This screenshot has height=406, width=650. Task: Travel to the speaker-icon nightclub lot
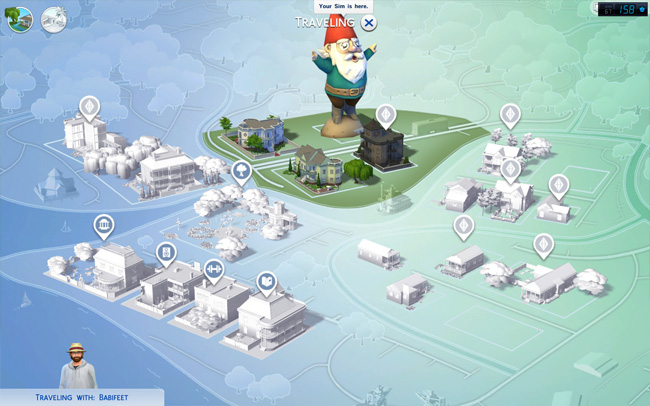[166, 252]
